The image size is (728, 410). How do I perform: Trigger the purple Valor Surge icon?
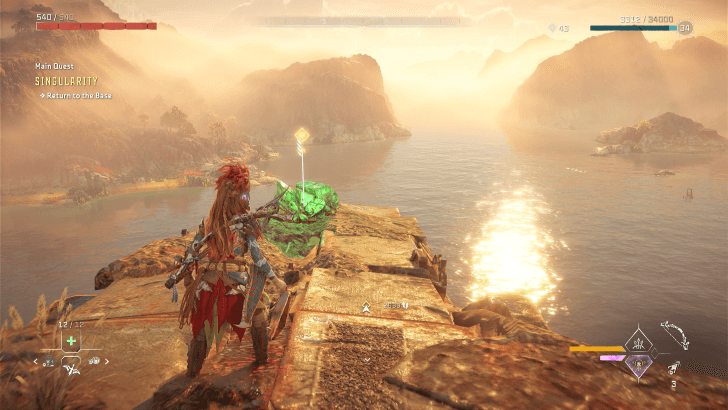click(x=638, y=365)
